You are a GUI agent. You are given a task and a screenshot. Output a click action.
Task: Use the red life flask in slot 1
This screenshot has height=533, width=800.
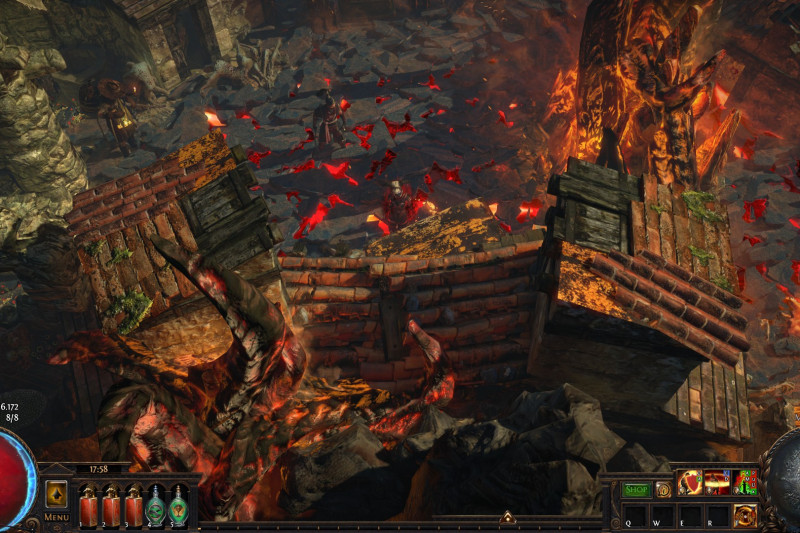[87, 505]
